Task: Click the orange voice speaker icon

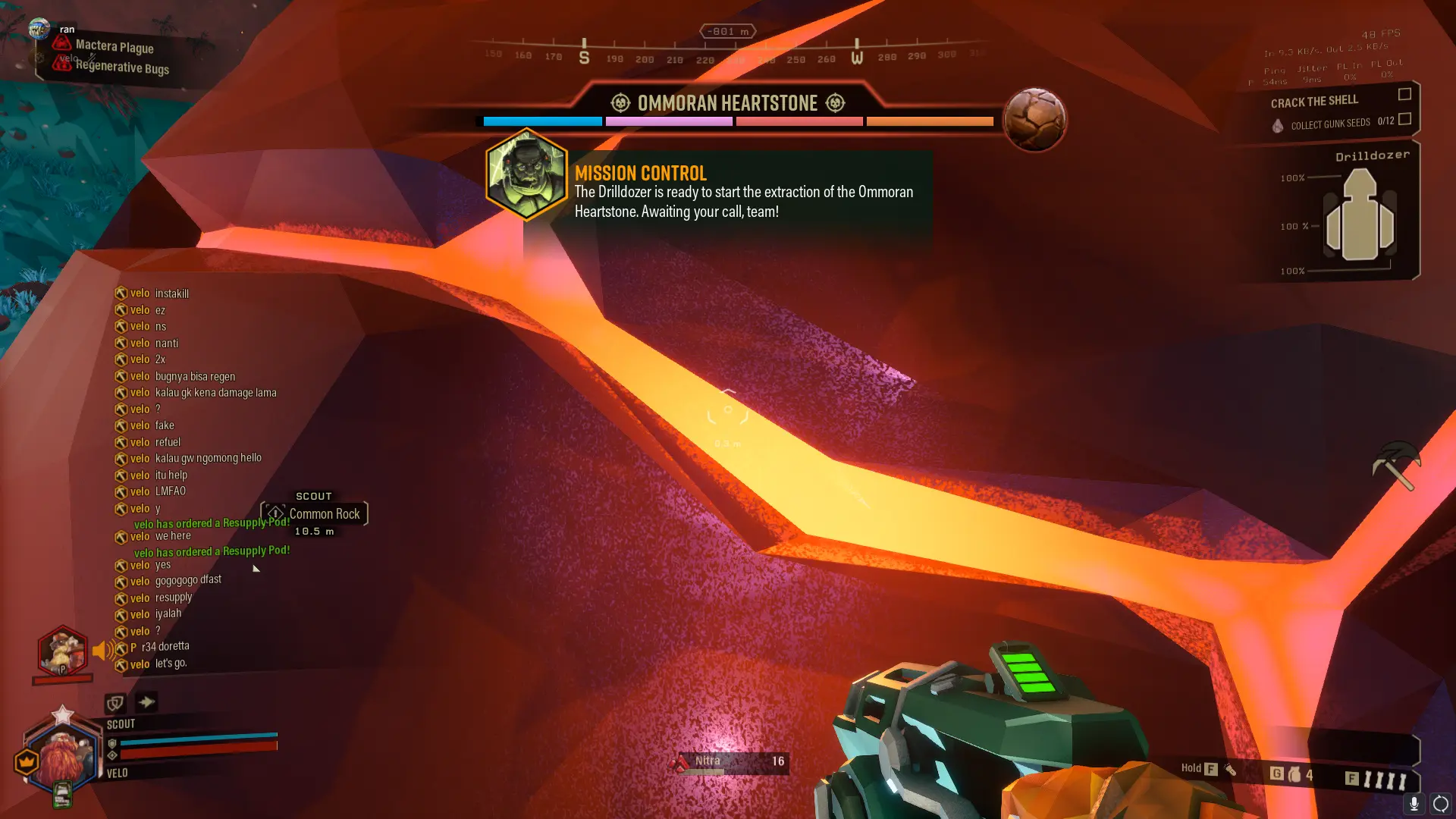Action: tap(104, 650)
